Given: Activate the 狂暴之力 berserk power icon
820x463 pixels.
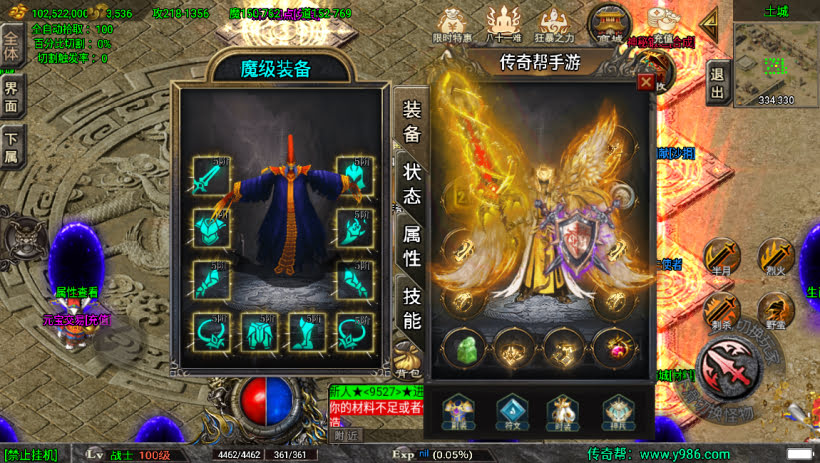Looking at the screenshot, I should click(x=556, y=24).
